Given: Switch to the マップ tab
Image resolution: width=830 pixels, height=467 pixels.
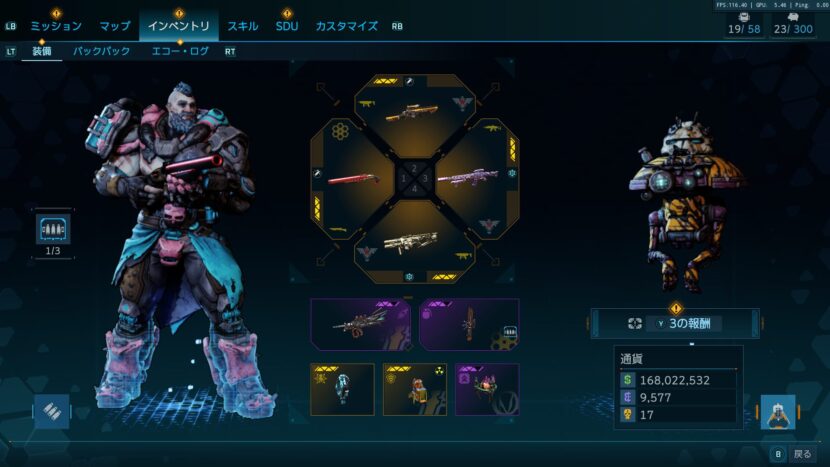Looking at the screenshot, I should coord(115,26).
